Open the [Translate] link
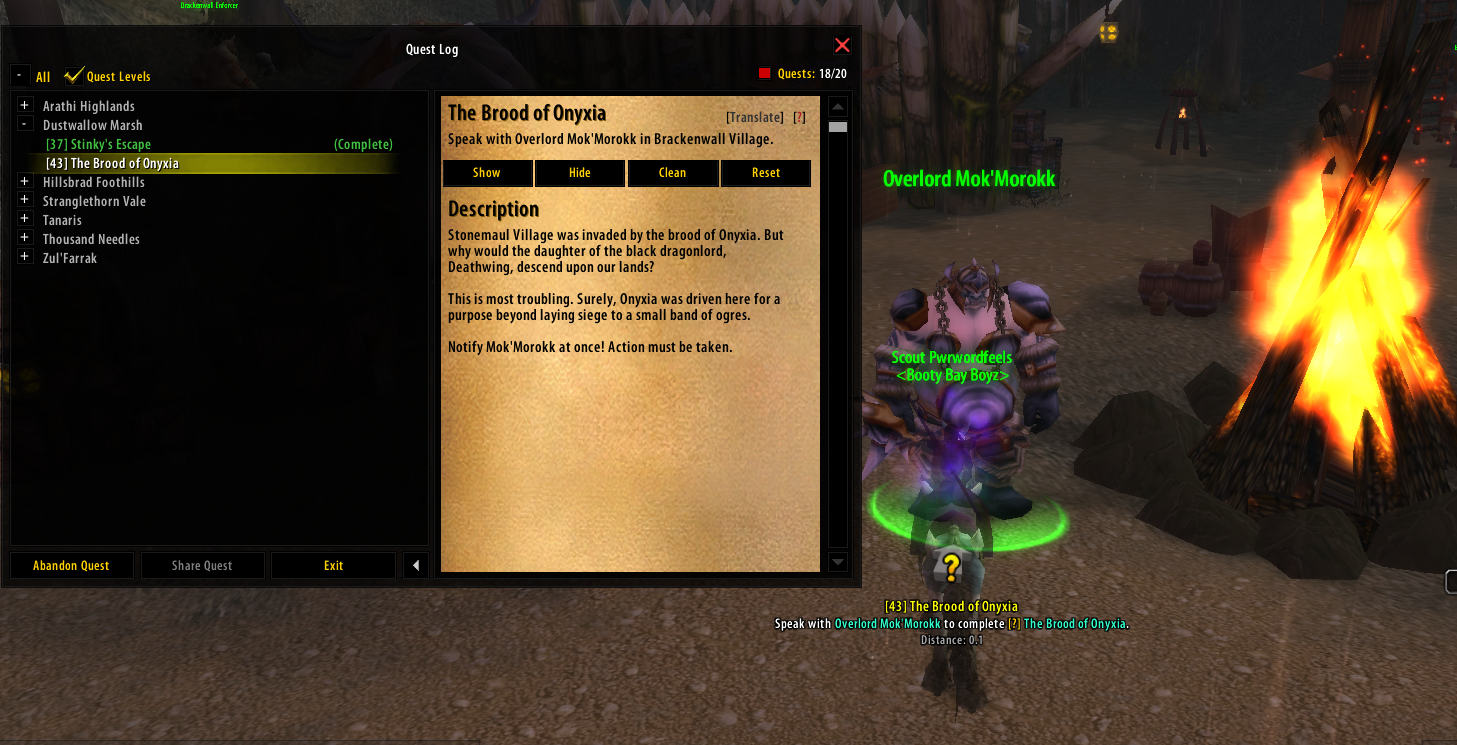This screenshot has width=1457, height=745. click(x=755, y=117)
